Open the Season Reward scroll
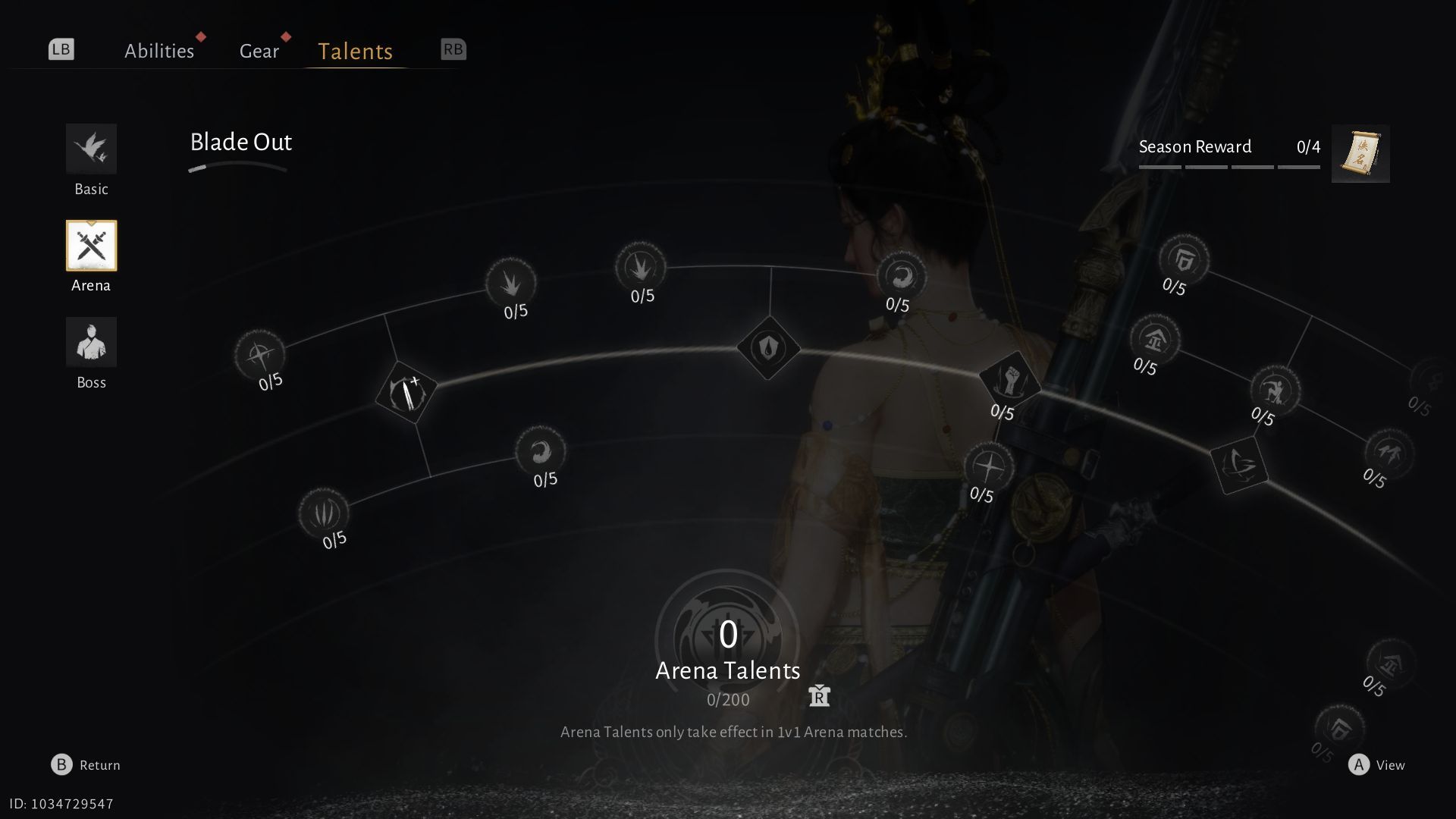Image resolution: width=1456 pixels, height=819 pixels. [1360, 154]
